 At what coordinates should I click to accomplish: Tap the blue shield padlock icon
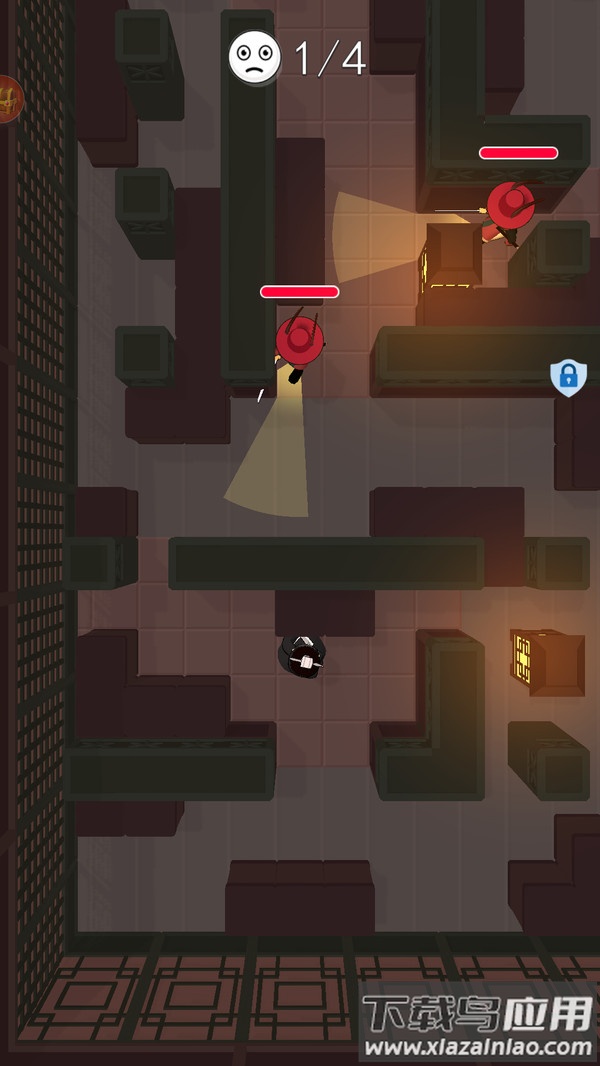click(568, 377)
